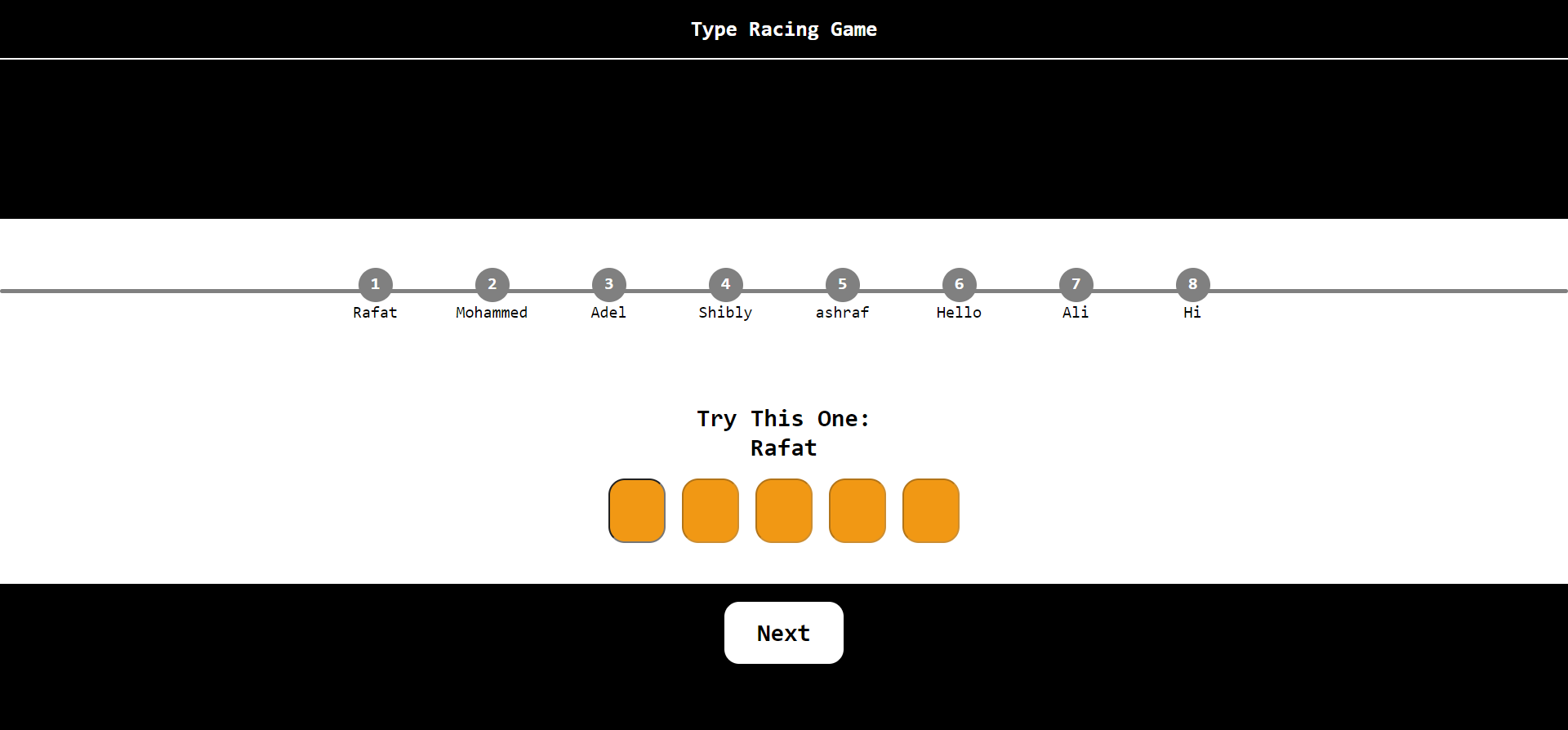Viewport: 1568px width, 730px height.
Task: Click the Mohammed progress circle
Action: pos(492,284)
